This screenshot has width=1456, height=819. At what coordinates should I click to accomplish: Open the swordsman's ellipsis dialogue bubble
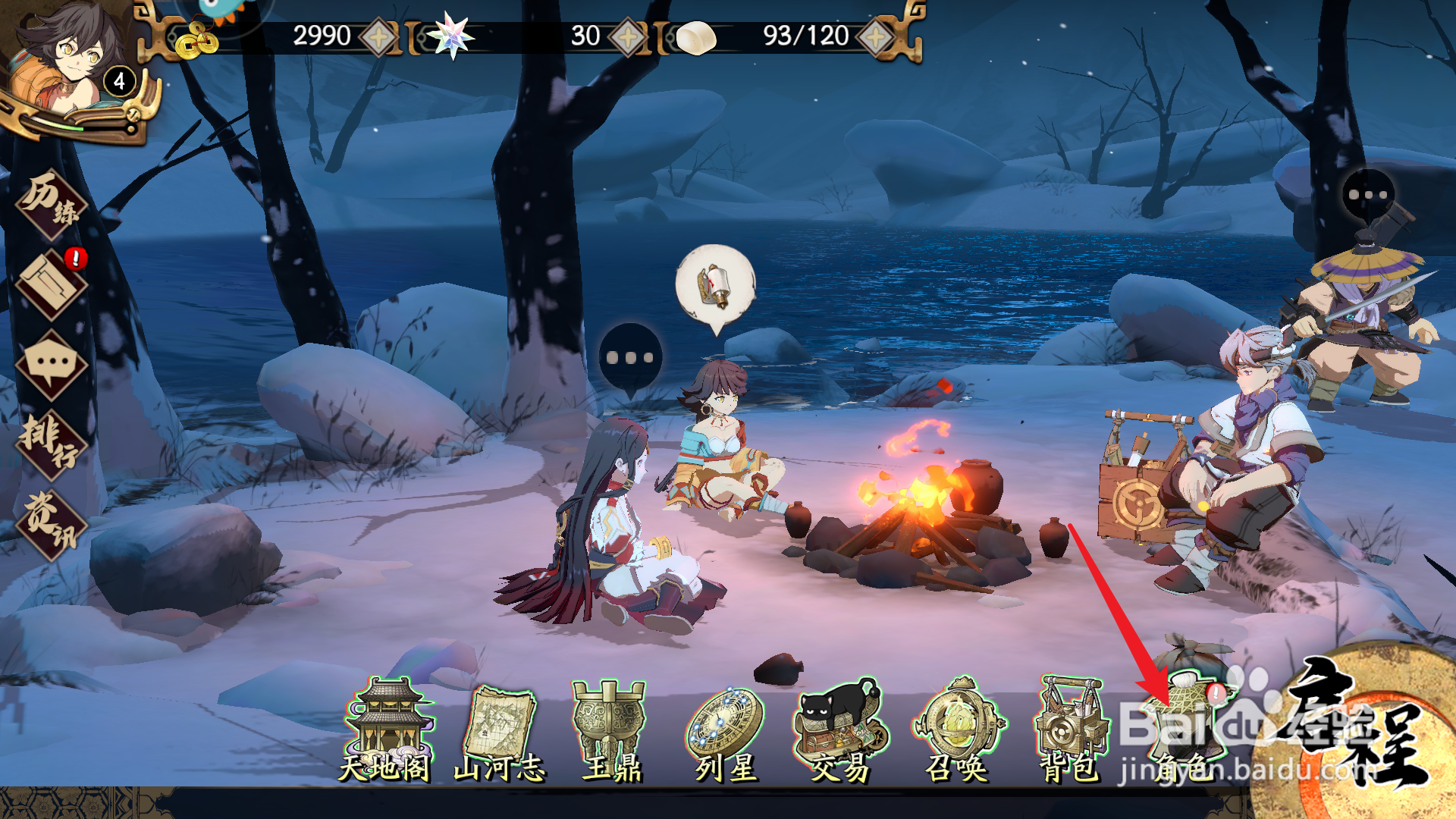point(1368,195)
